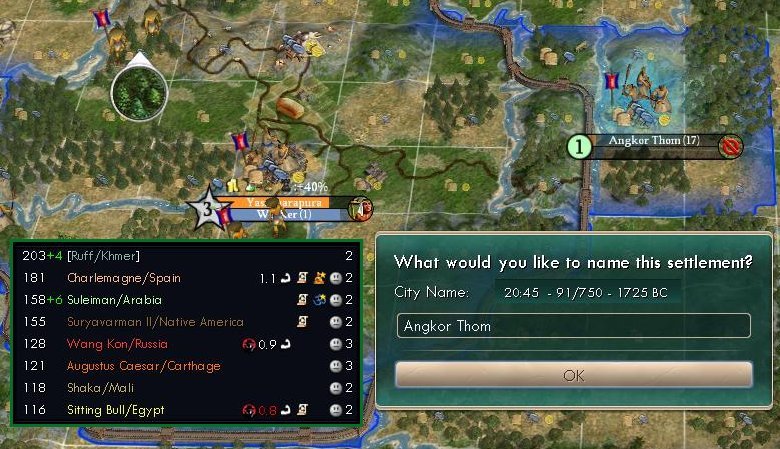Confirm the city name with OK

[x=573, y=375]
